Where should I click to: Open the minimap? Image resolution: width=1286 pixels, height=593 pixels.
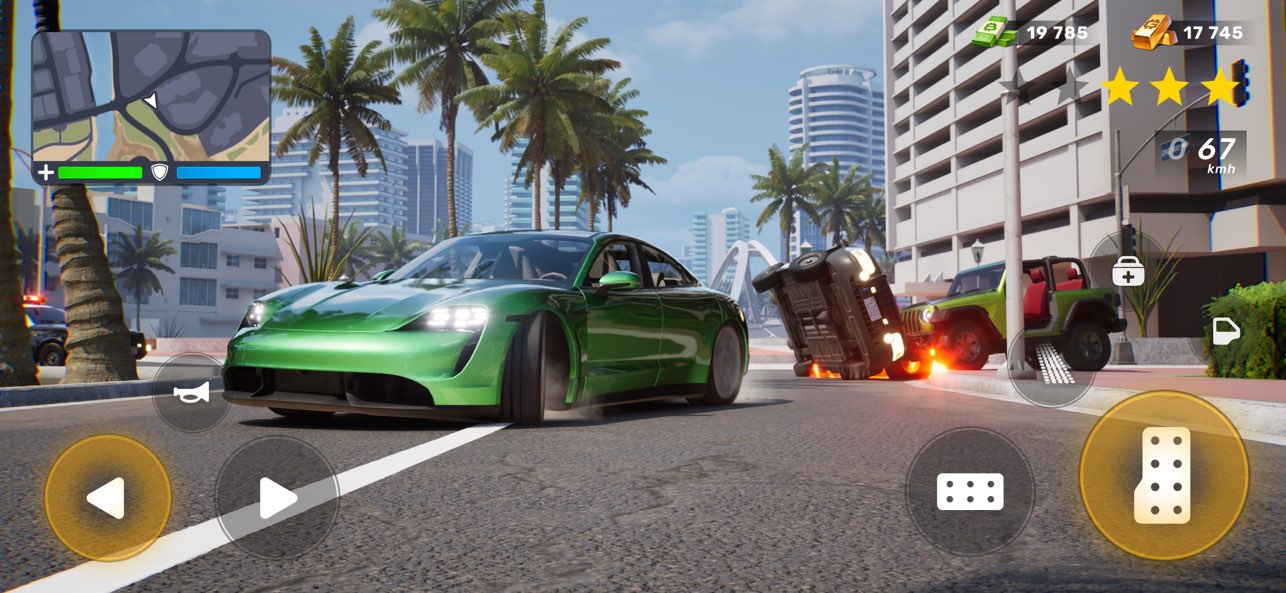click(151, 96)
